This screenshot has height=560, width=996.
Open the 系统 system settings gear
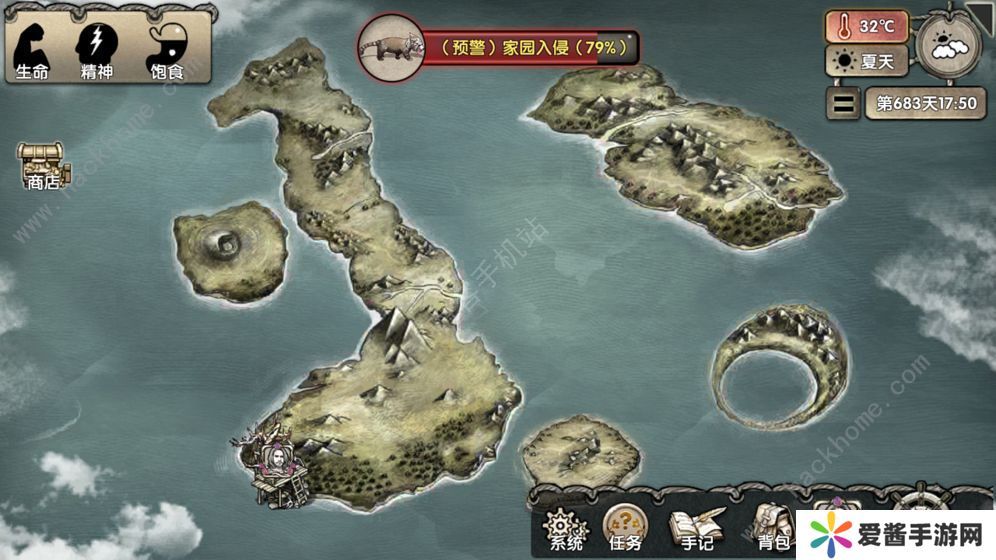(x=566, y=527)
